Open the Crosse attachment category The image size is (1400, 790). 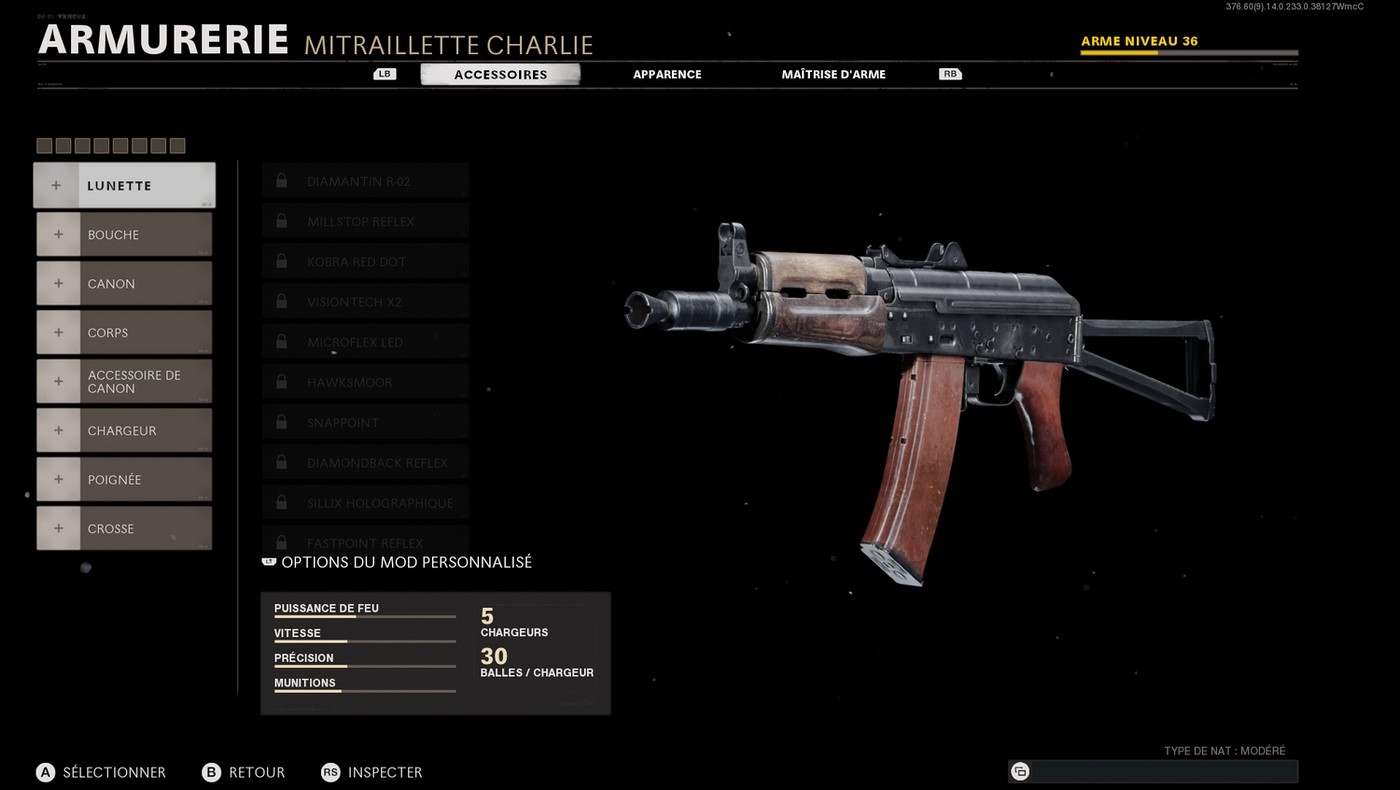[x=124, y=529]
